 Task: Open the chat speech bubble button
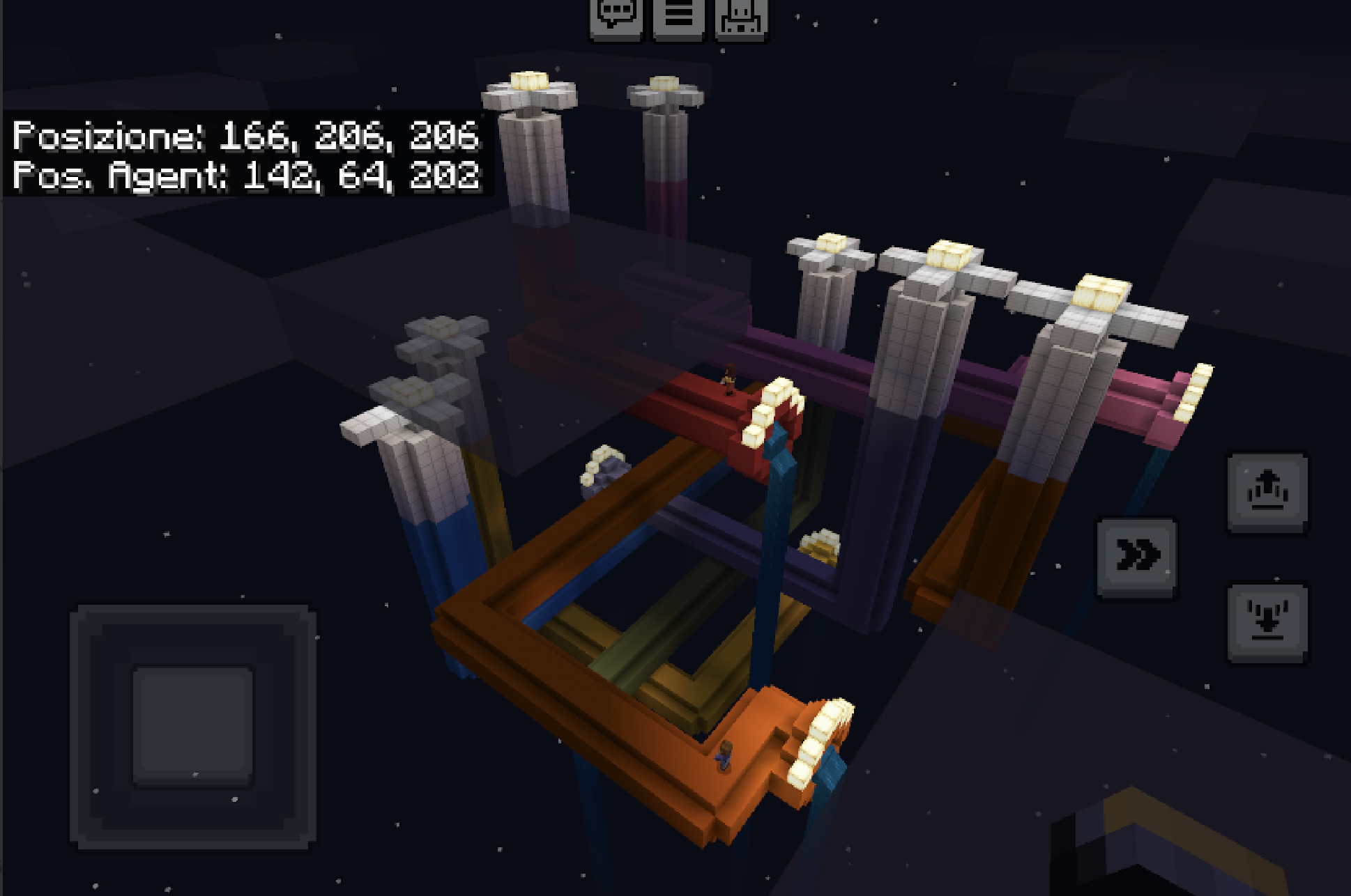[616, 17]
